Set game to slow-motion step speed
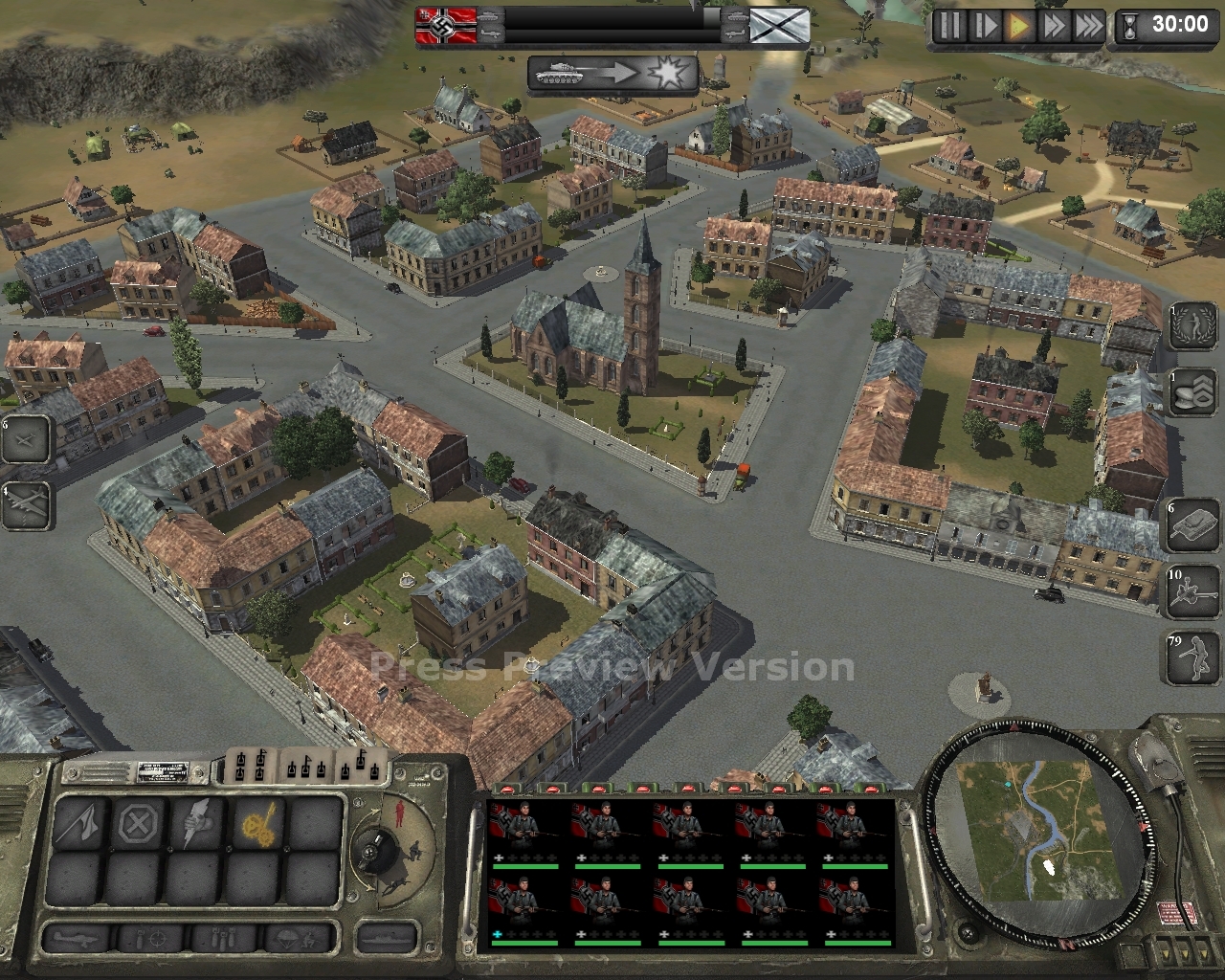1225x980 pixels. 984,25
